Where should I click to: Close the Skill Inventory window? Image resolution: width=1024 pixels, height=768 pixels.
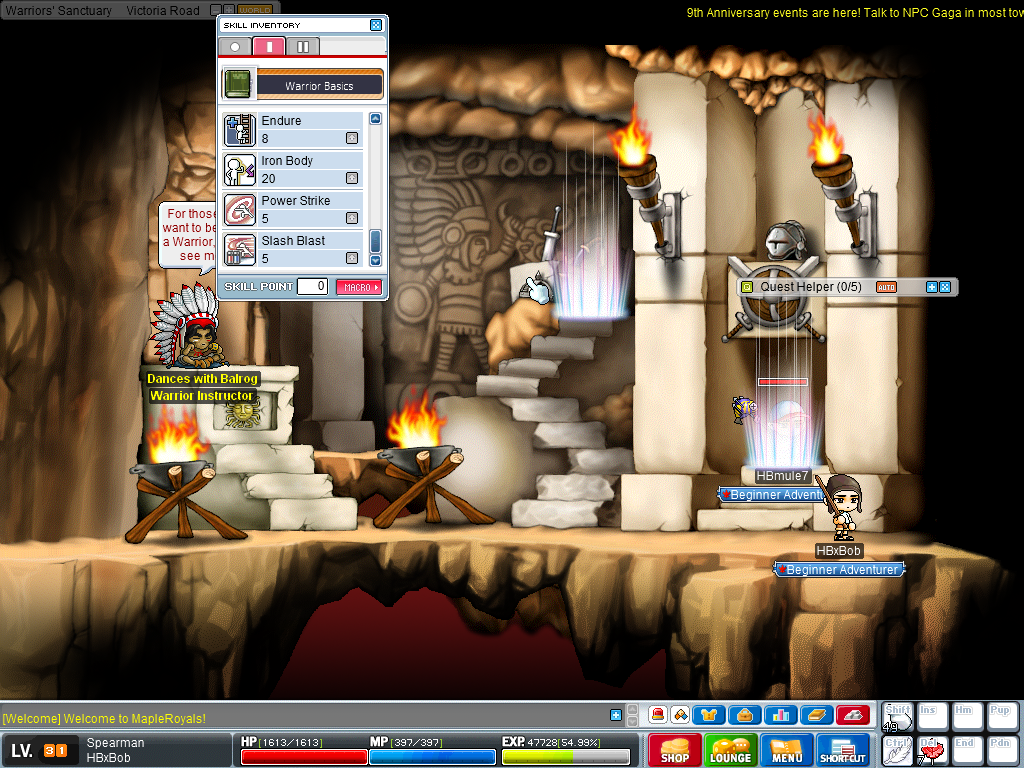(376, 25)
